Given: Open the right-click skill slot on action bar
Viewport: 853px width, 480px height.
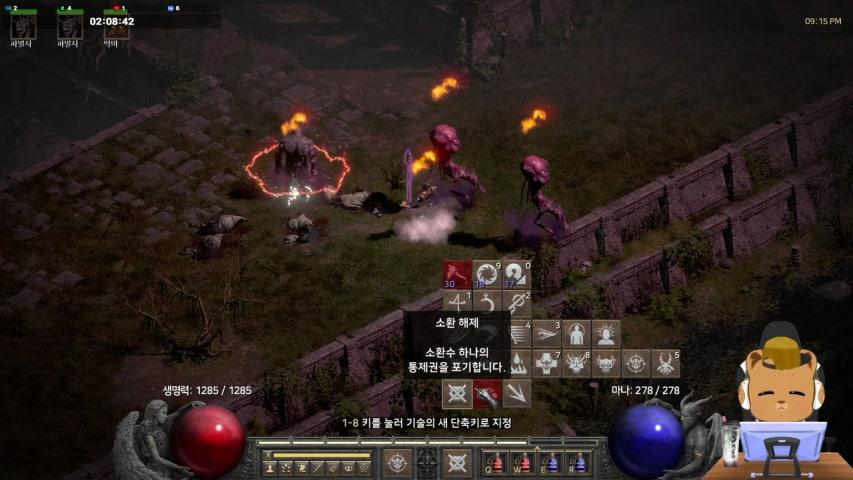Looking at the screenshot, I should click(457, 462).
